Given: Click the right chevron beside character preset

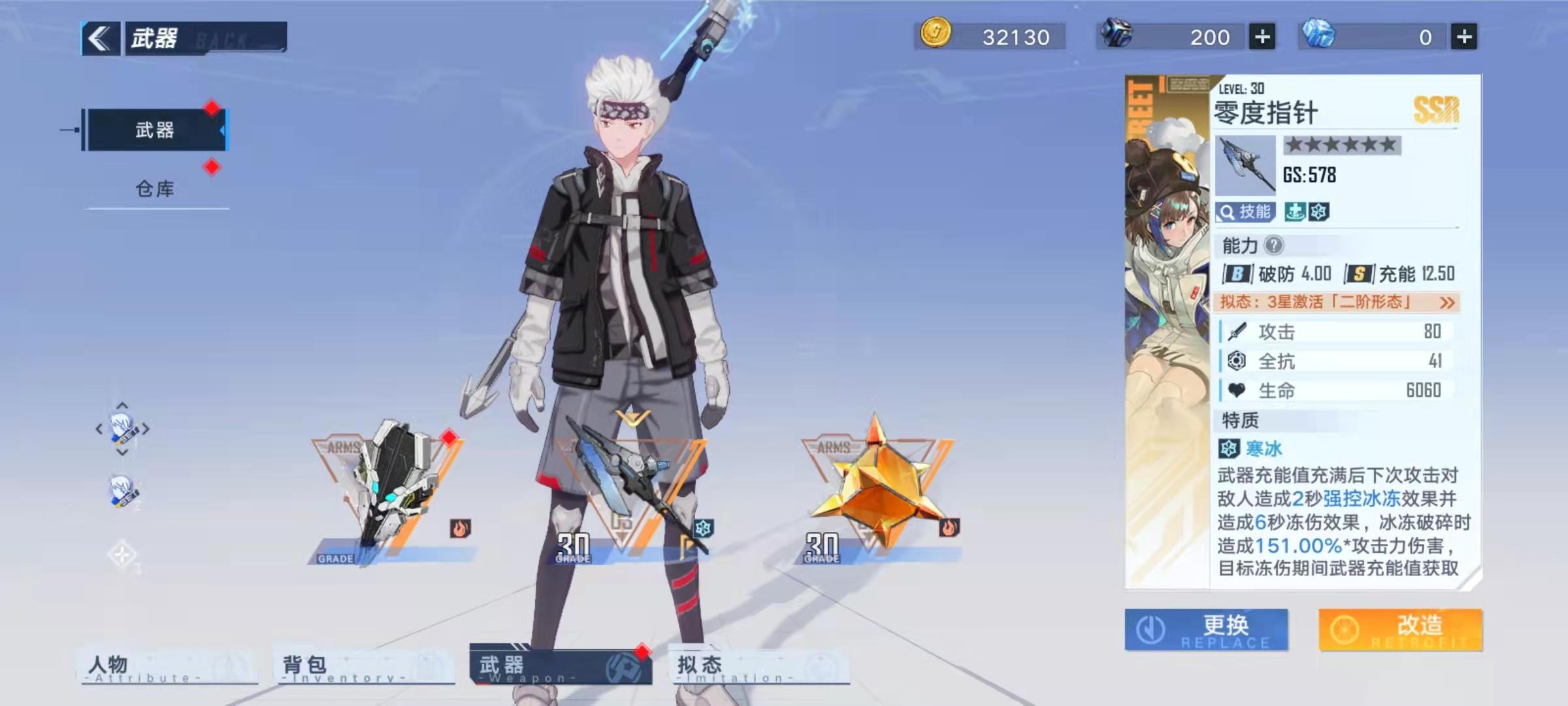Looking at the screenshot, I should coord(145,428).
